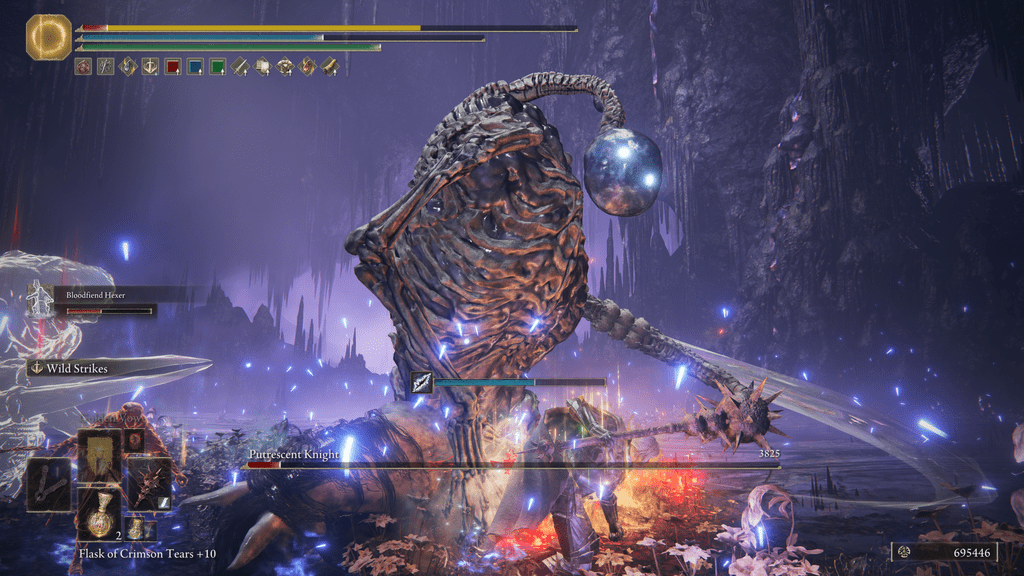Viewport: 1024px width, 576px height.
Task: Click the blue square buff icon
Action: pos(194,67)
